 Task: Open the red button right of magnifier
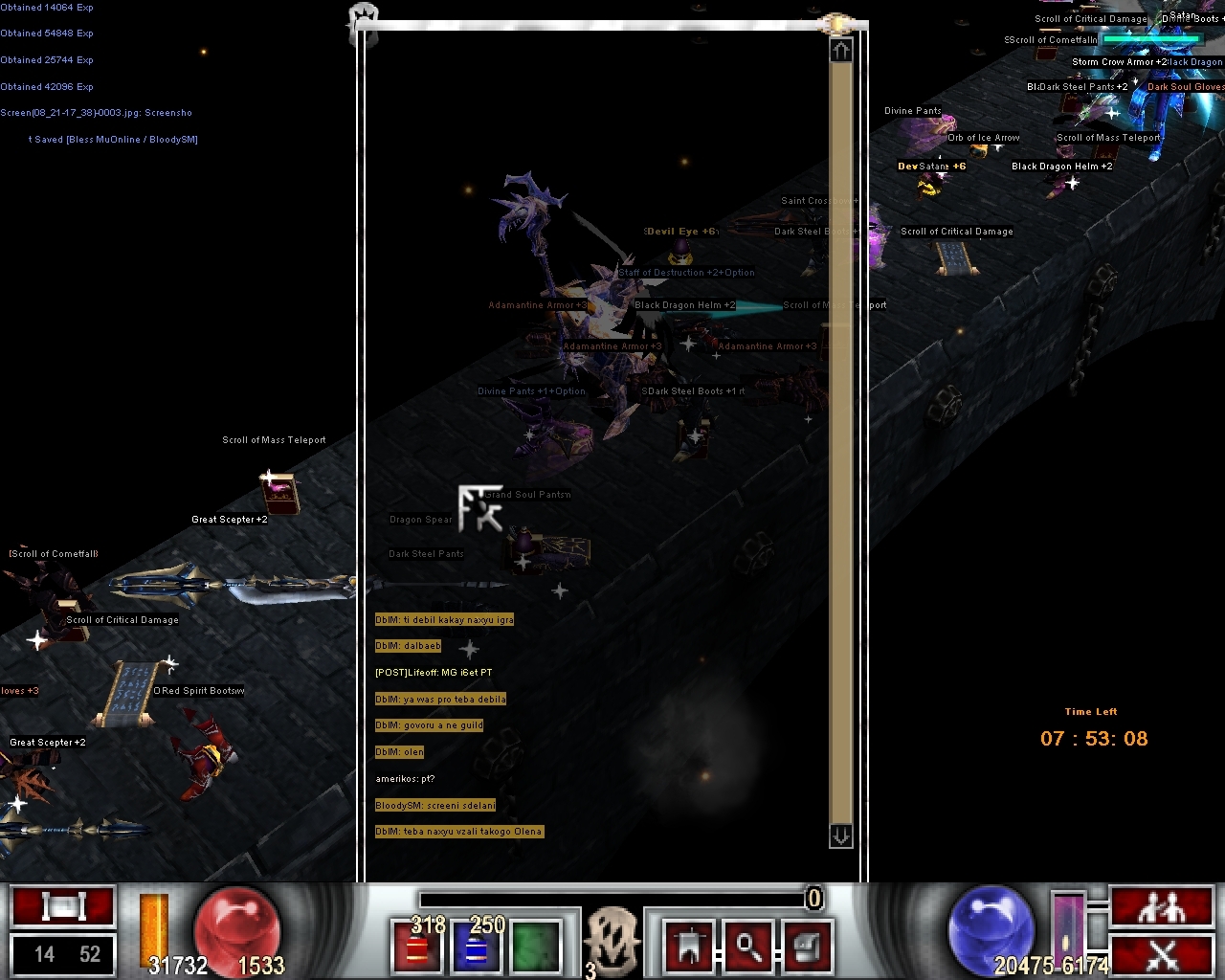coord(807,945)
